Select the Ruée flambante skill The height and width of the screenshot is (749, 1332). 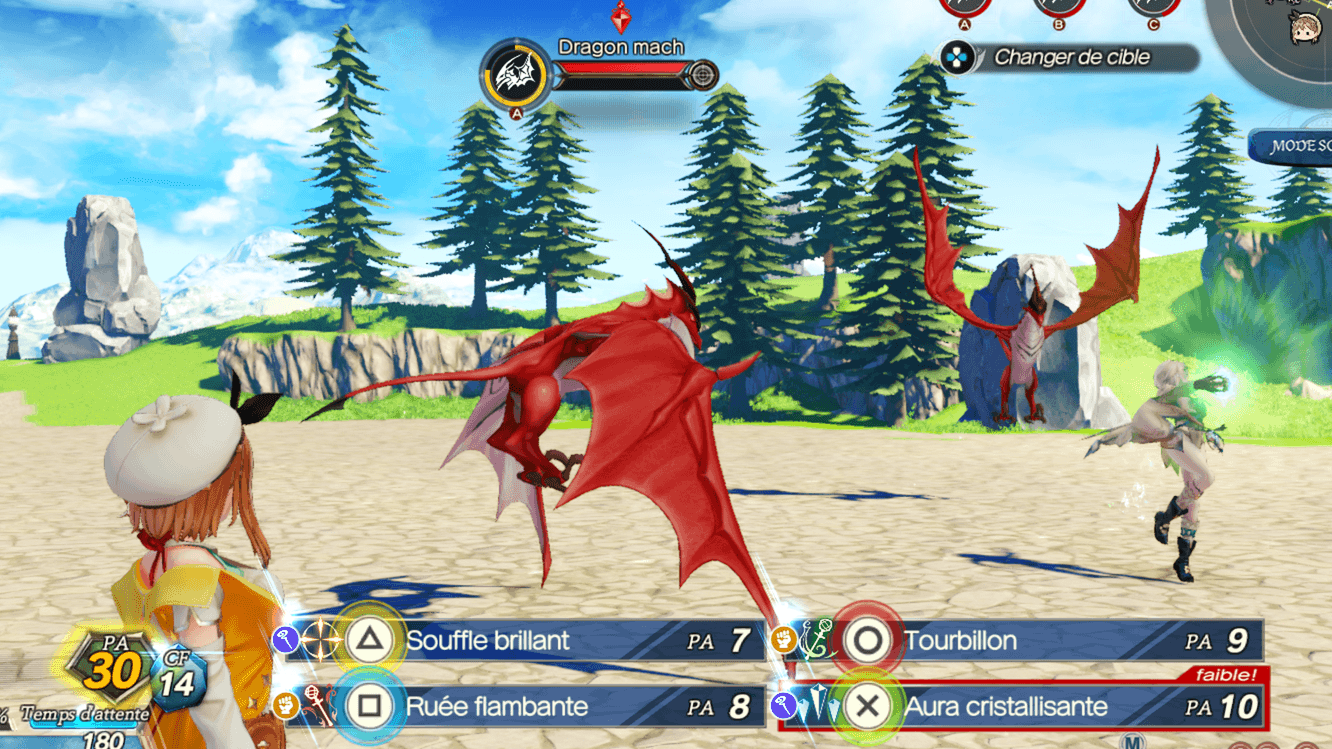(496, 707)
